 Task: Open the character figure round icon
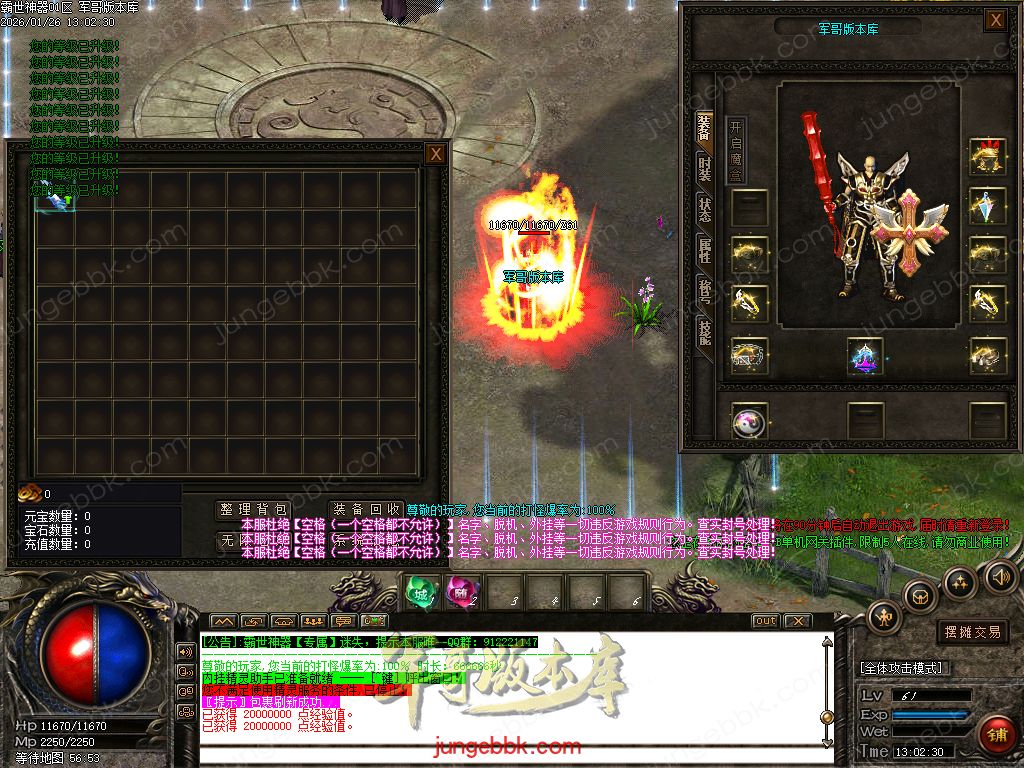click(x=885, y=616)
